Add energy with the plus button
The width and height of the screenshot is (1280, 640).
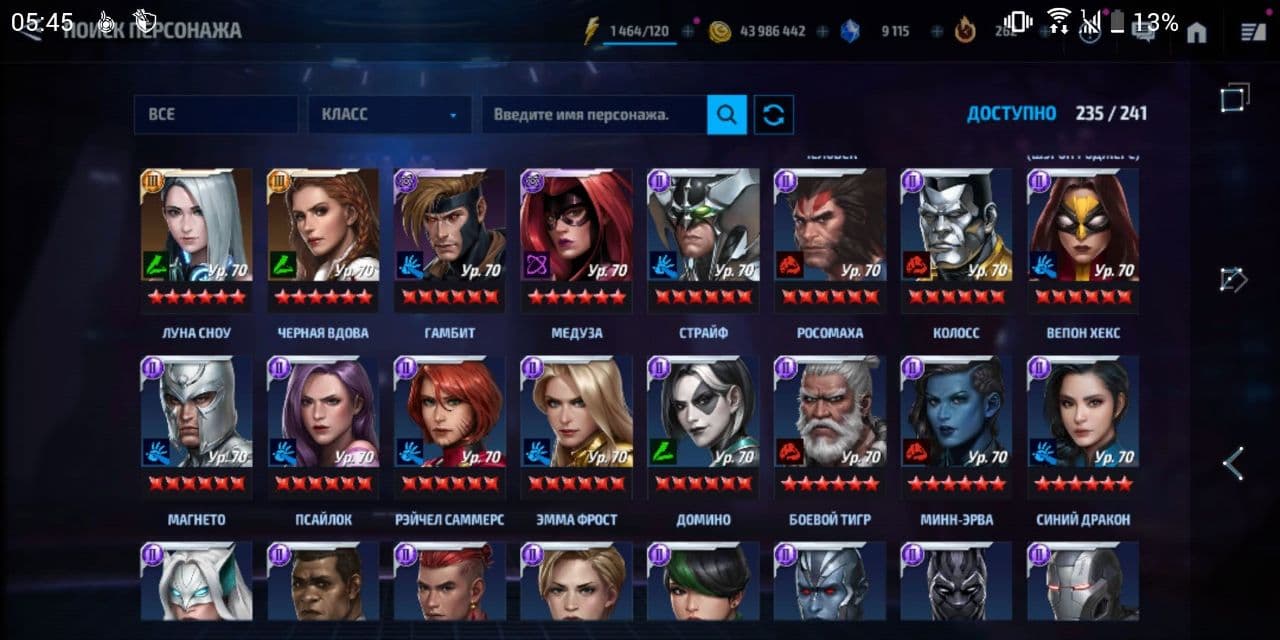coord(688,32)
